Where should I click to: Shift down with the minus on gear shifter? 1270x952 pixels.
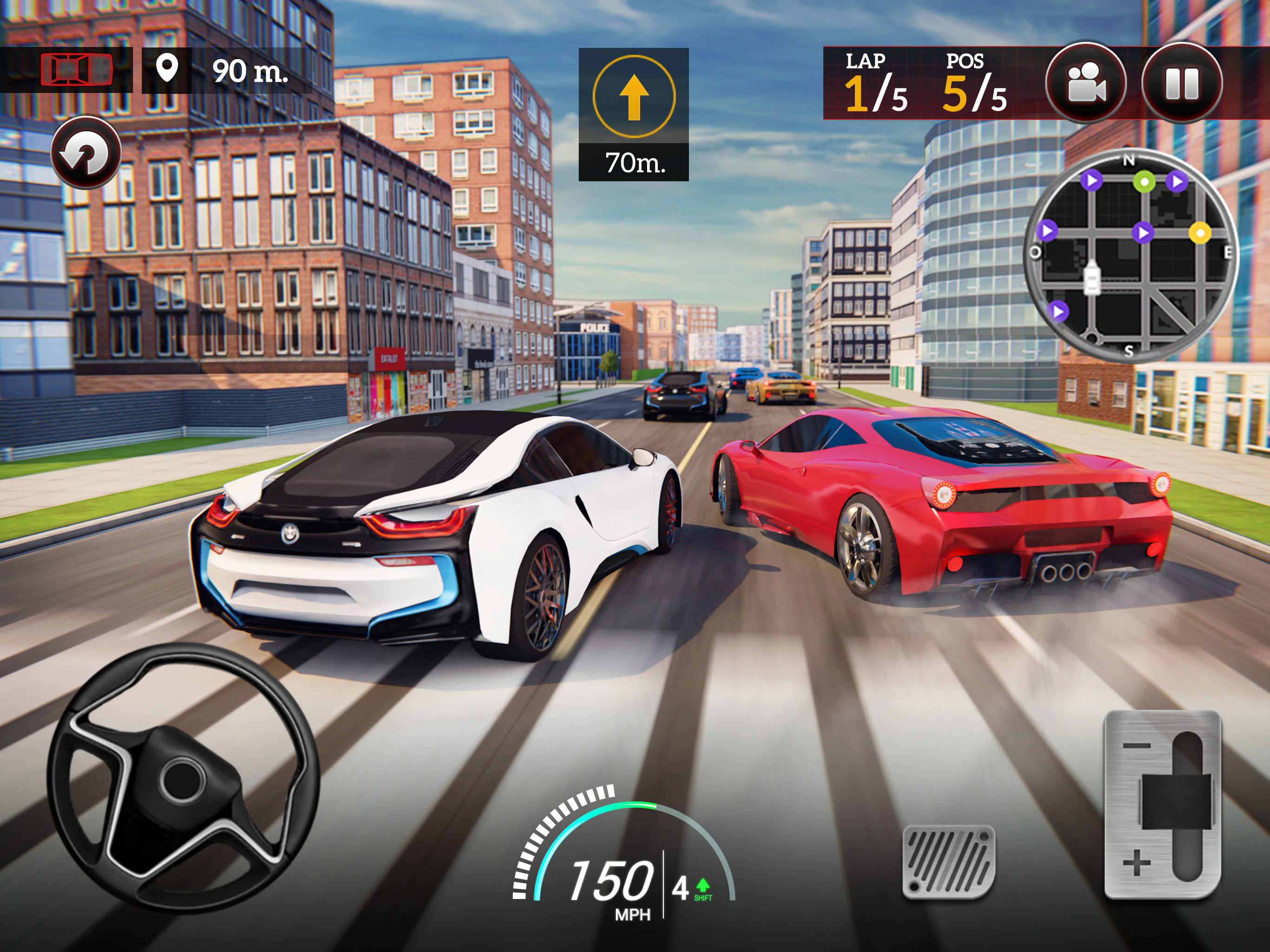pos(1137,746)
